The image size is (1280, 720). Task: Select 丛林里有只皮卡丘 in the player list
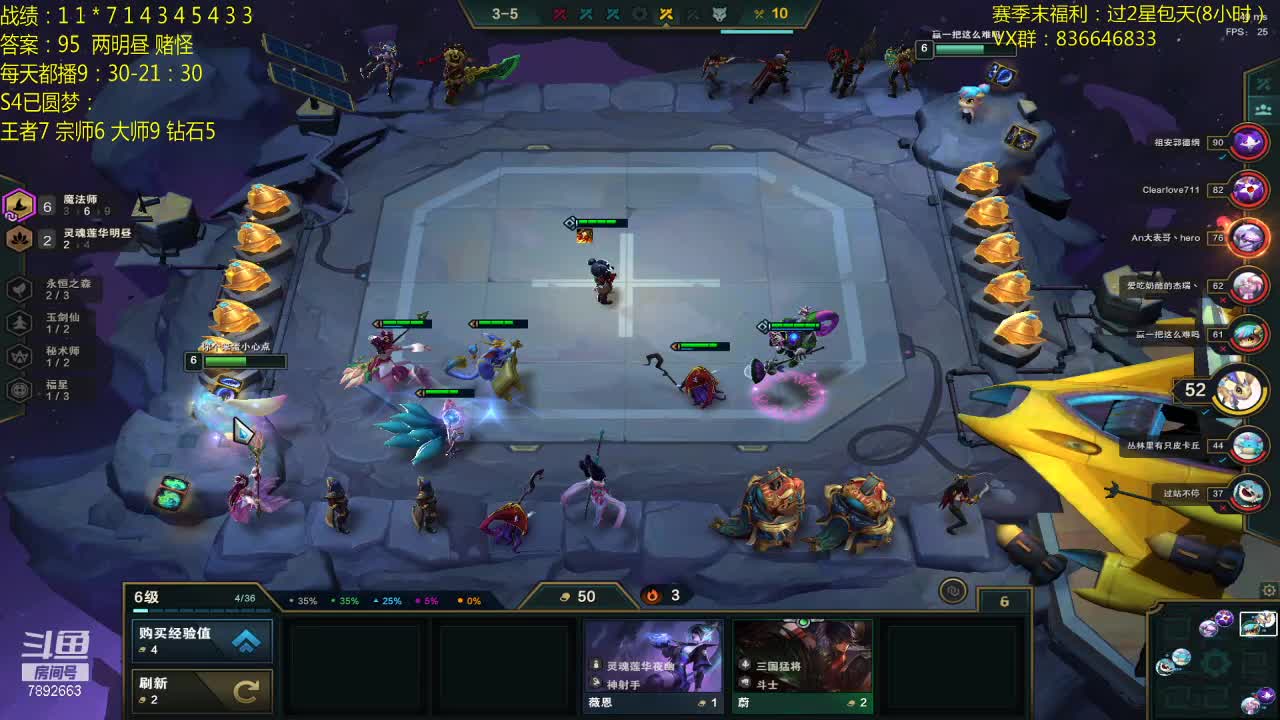(1248, 445)
